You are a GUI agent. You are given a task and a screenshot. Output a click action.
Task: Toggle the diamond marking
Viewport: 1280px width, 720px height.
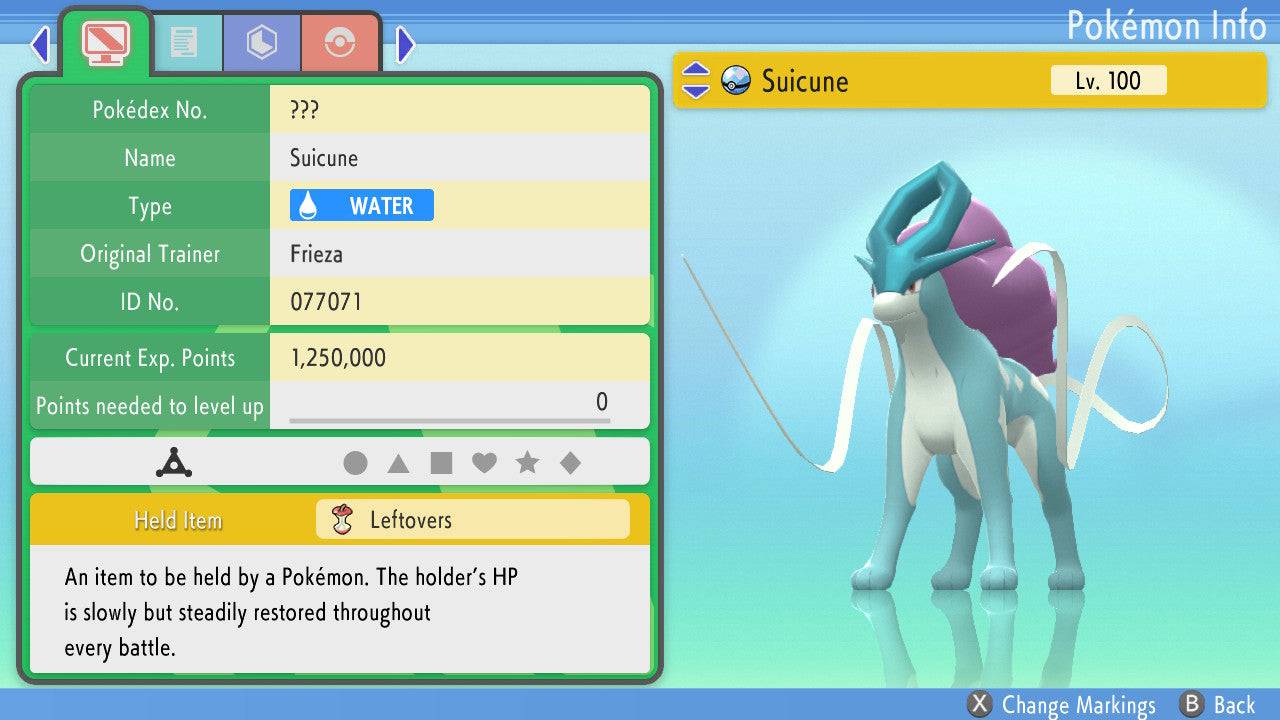[x=570, y=463]
